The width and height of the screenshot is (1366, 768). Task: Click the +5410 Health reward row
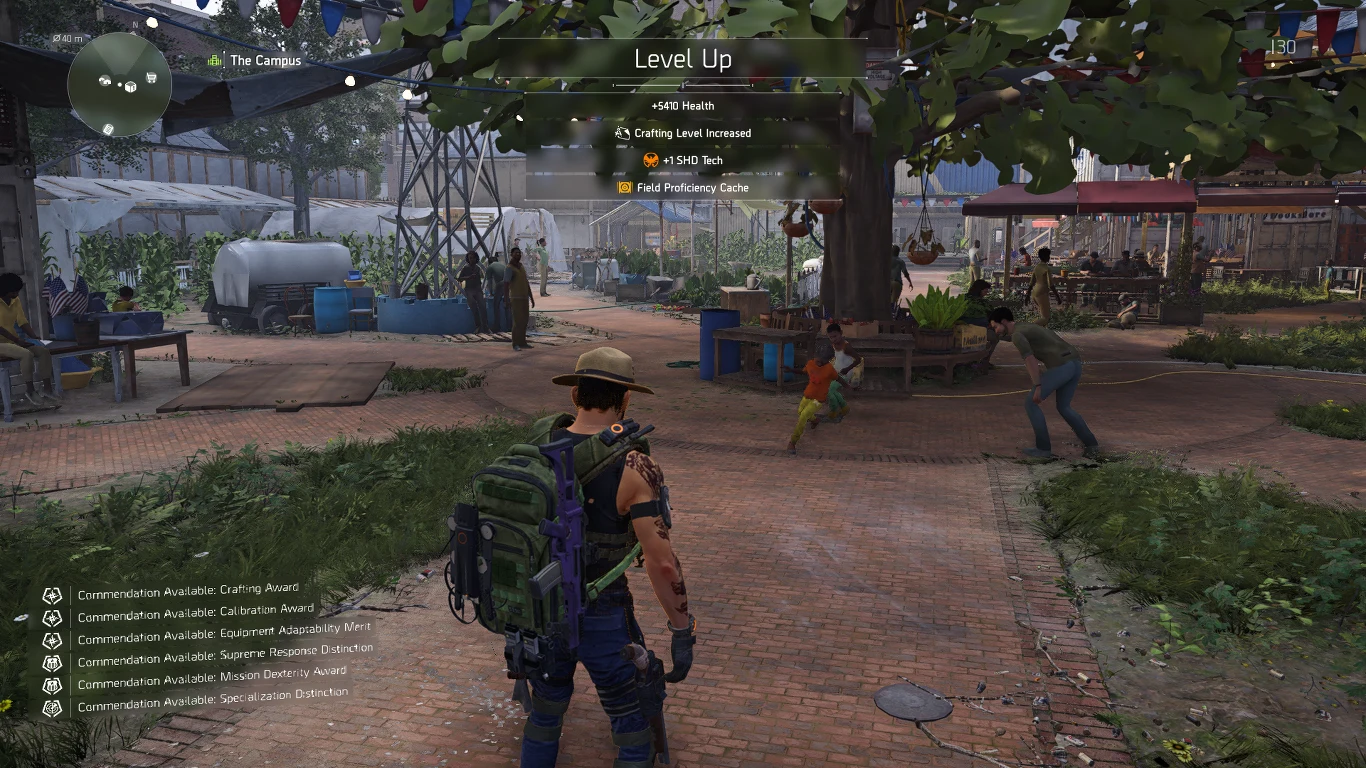click(683, 105)
